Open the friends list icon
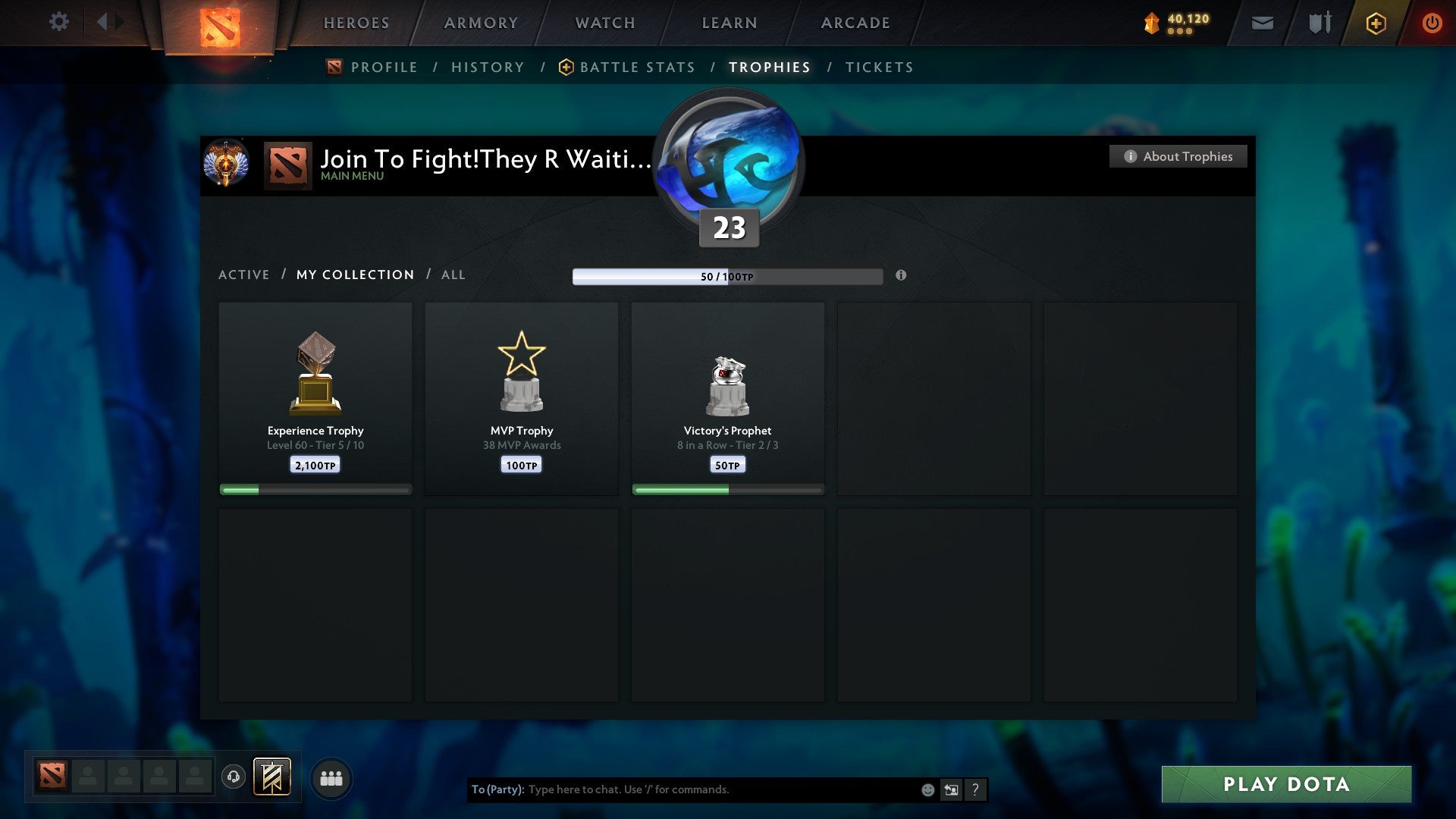 (x=330, y=777)
